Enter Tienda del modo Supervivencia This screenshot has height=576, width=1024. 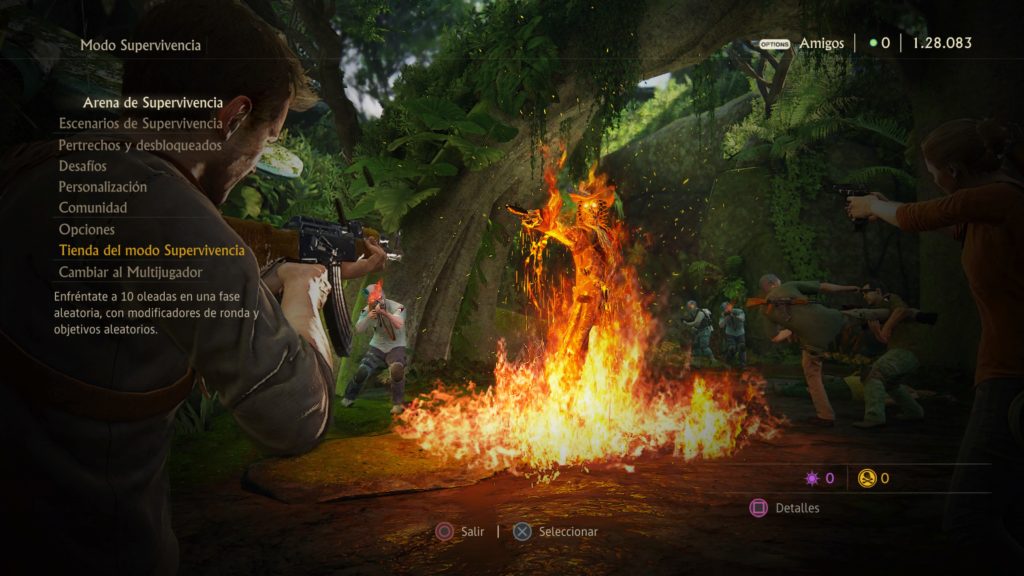pyautogui.click(x=151, y=250)
